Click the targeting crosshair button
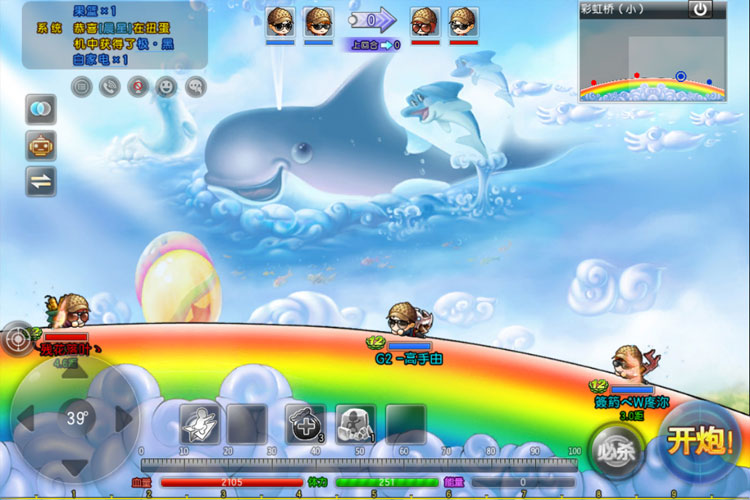The width and height of the screenshot is (750, 500). tap(17, 338)
